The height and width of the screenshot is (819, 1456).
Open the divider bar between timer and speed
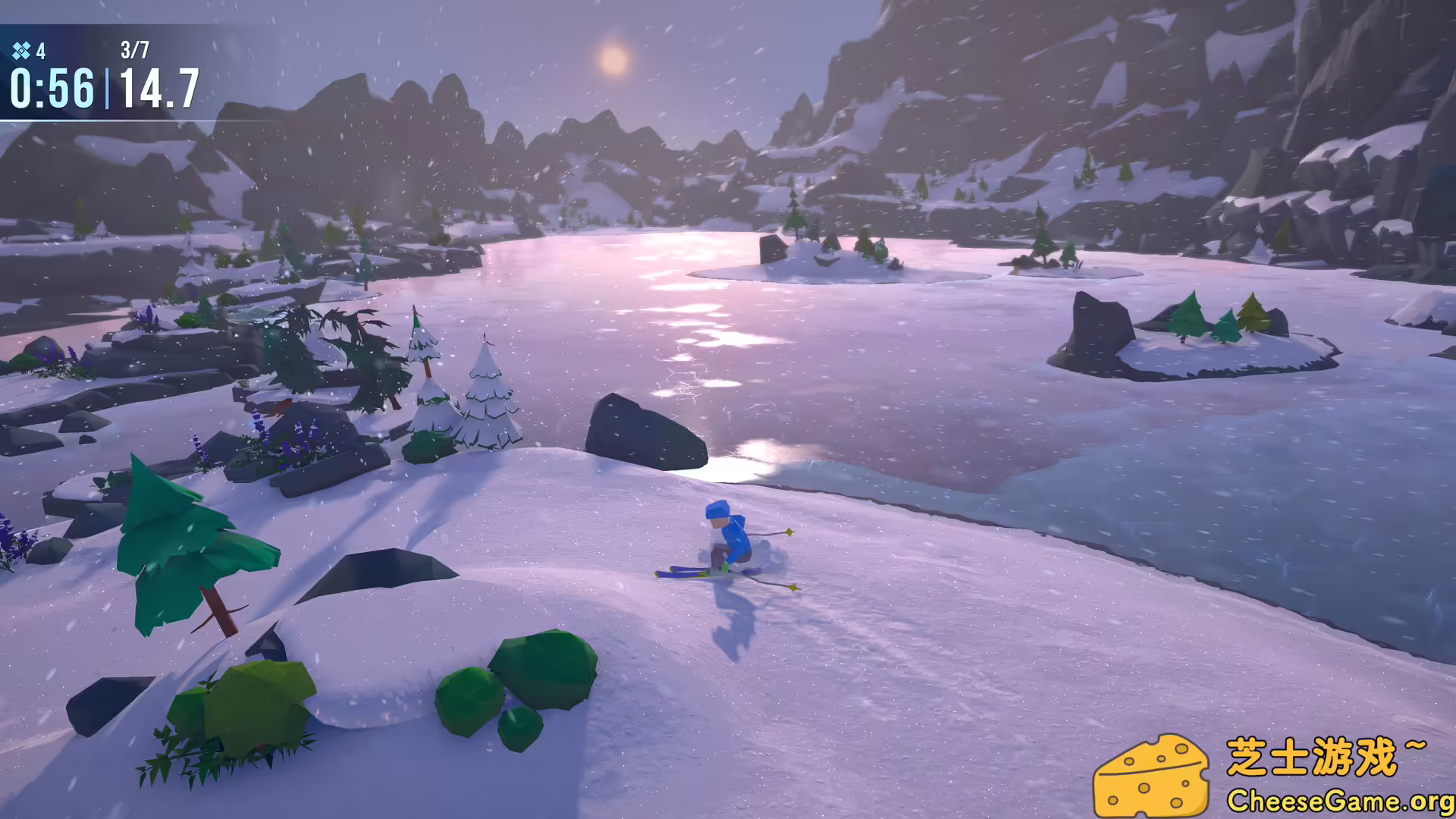click(108, 89)
